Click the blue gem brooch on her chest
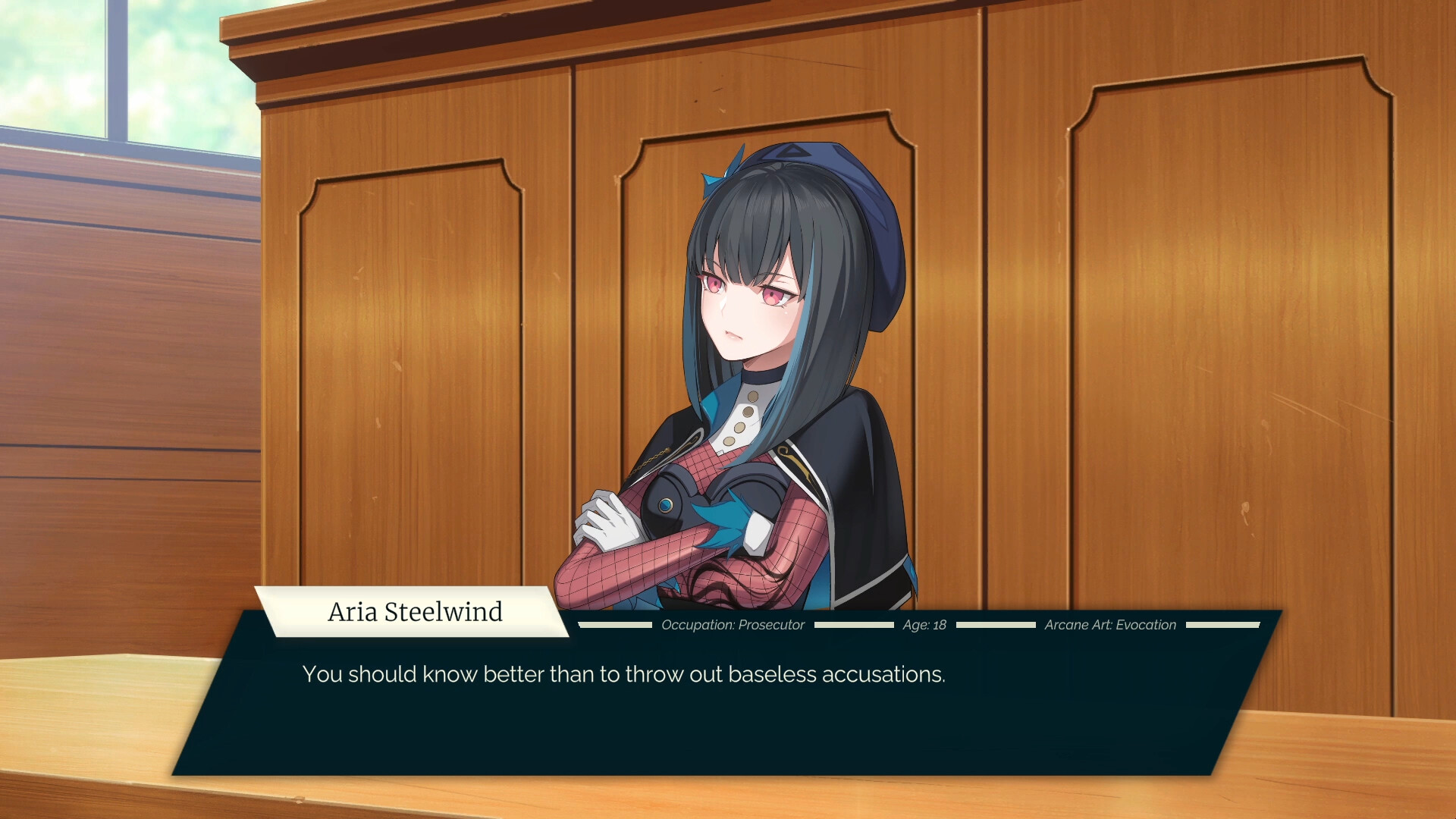Screen dimensions: 1456x819 tap(666, 507)
